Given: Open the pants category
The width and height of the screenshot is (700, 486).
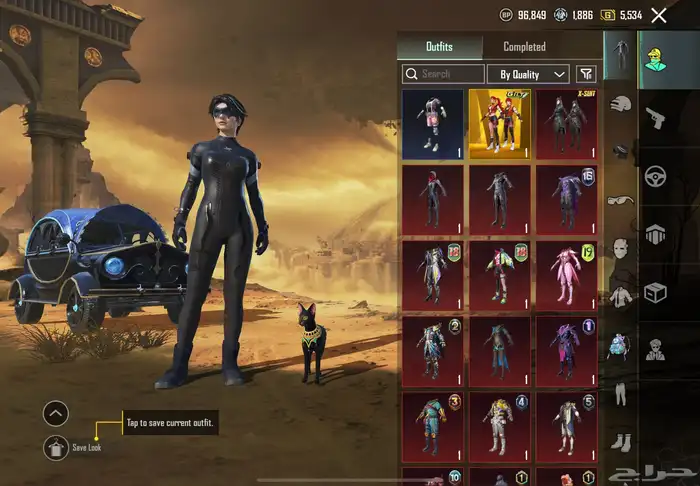Looking at the screenshot, I should pos(620,393).
